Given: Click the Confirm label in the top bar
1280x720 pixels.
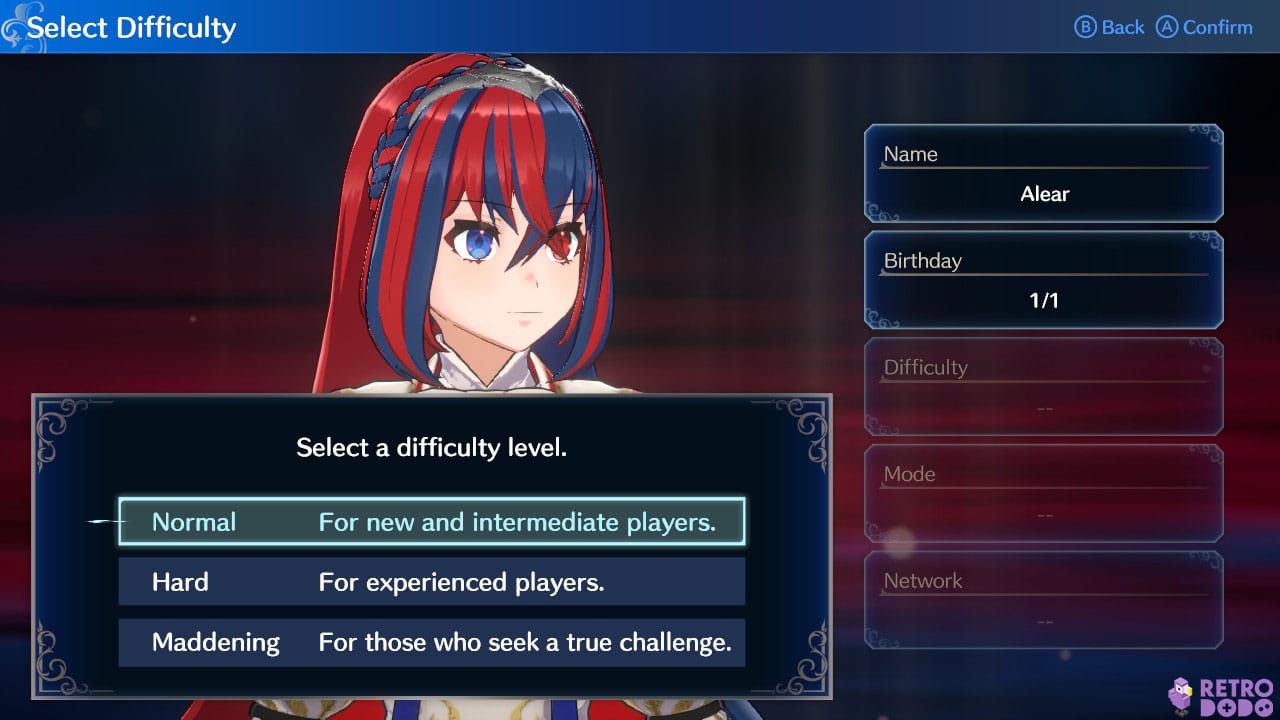Looking at the screenshot, I should coord(1216,27).
